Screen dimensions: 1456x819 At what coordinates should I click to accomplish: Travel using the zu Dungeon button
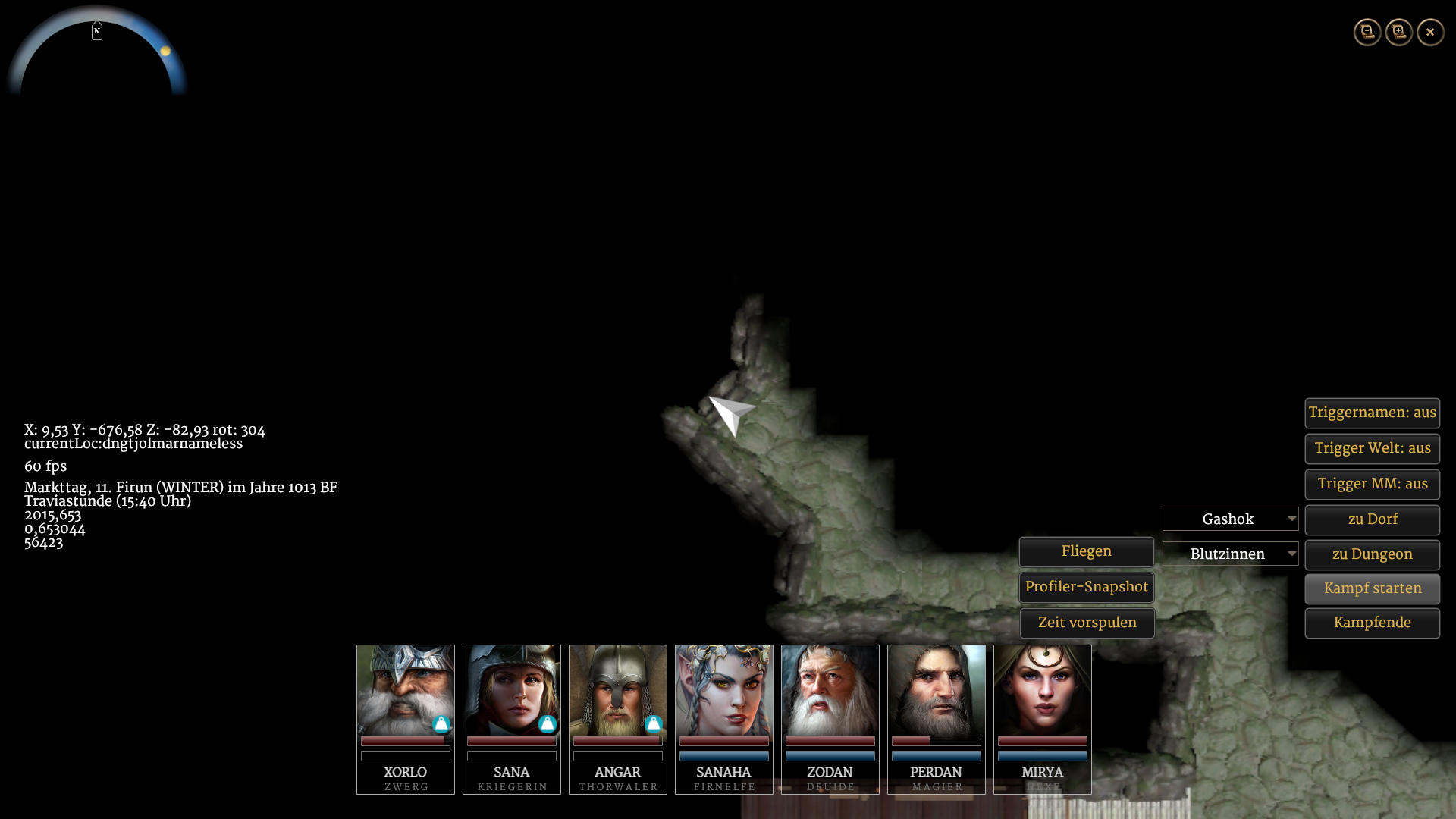[x=1372, y=554]
